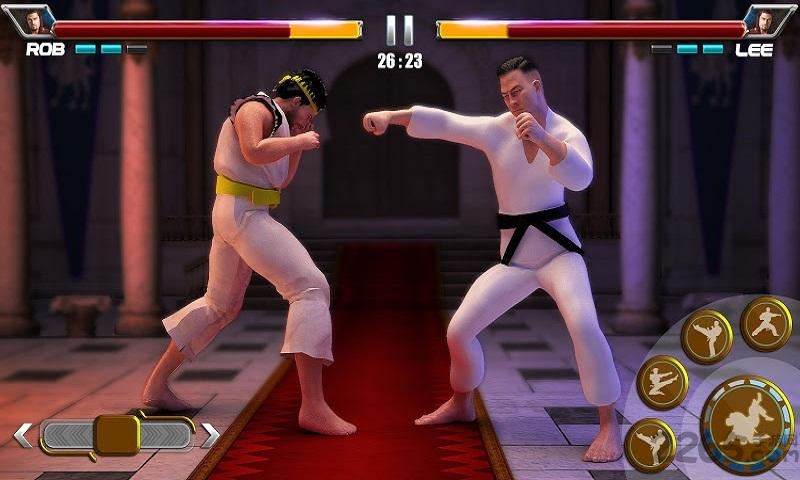Screen dimensions: 800x480
Task: Click the gold movement slider knob
Action: point(116,435)
